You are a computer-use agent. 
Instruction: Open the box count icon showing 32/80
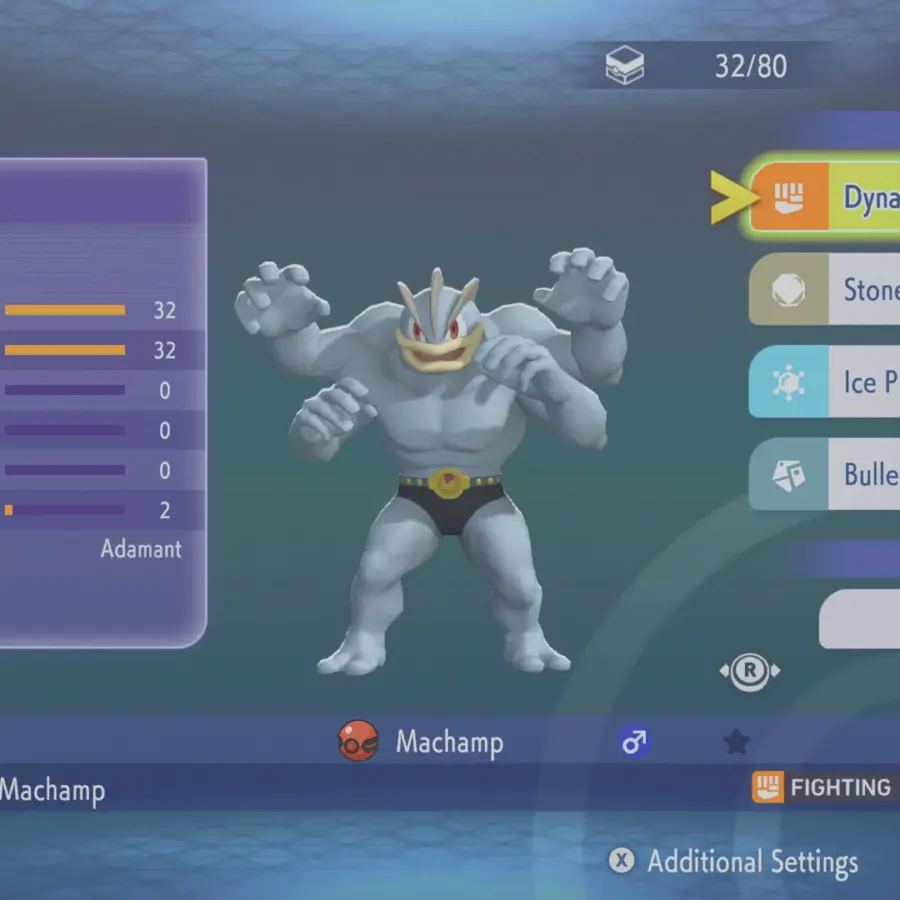point(625,67)
